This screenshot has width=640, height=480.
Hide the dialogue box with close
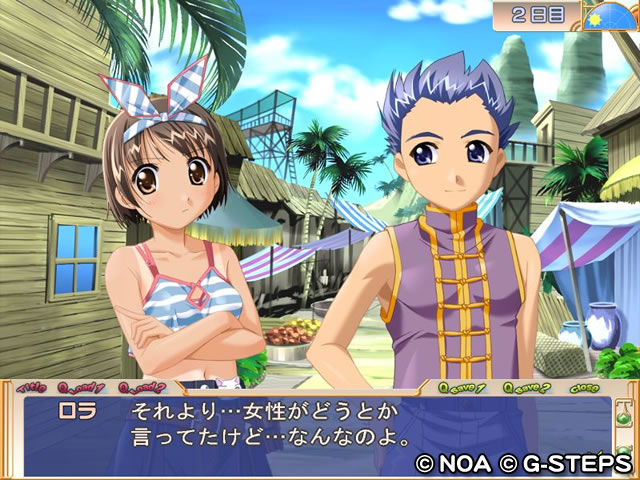click(x=585, y=387)
